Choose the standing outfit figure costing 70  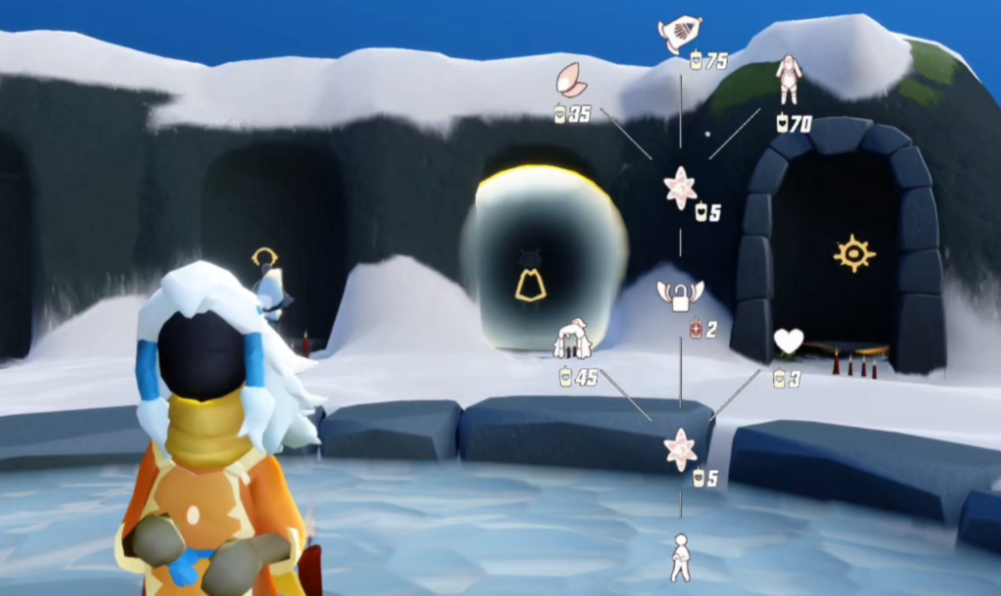pyautogui.click(x=788, y=79)
